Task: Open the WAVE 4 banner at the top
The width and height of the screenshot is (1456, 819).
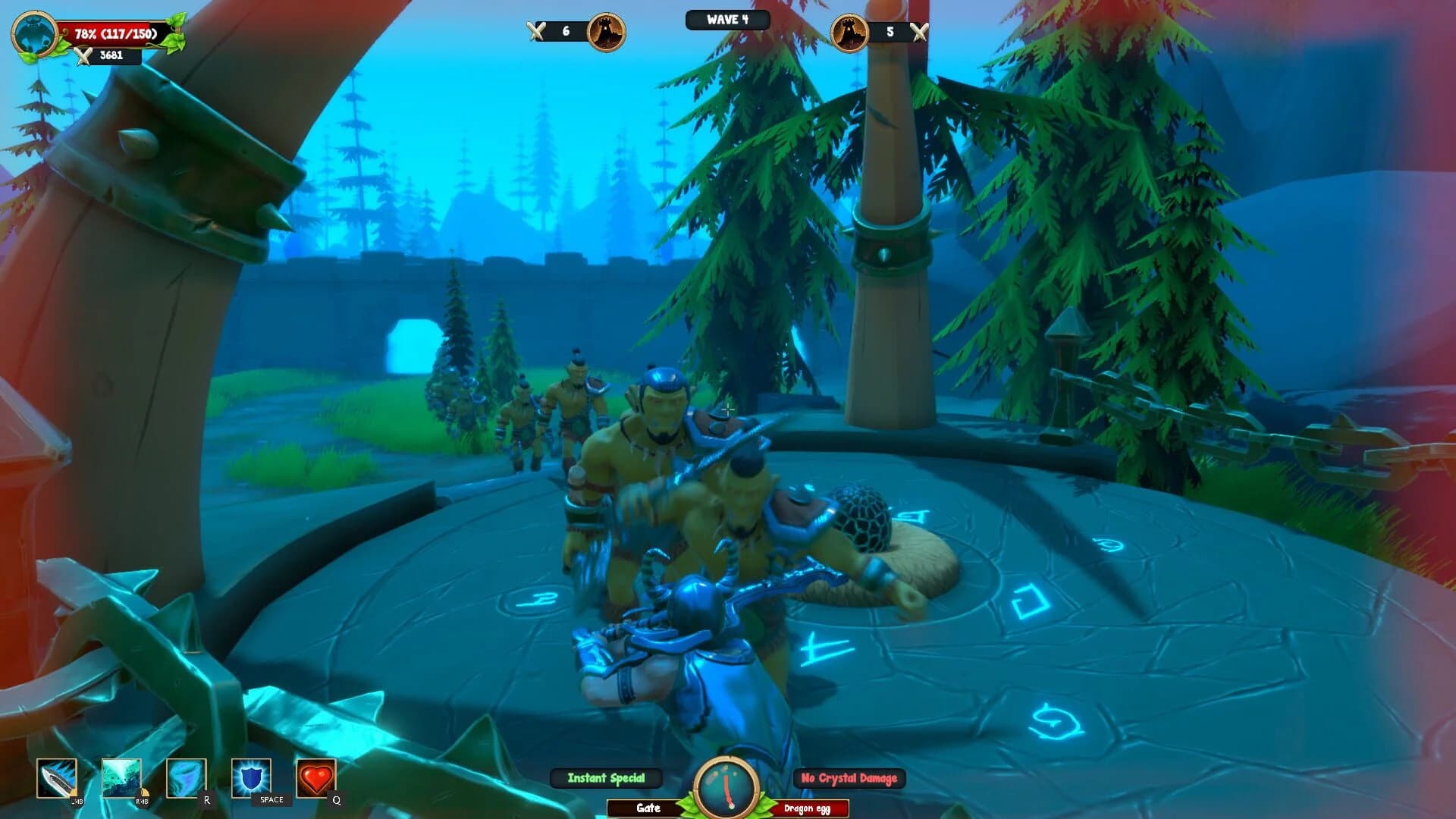Action: 727,20
